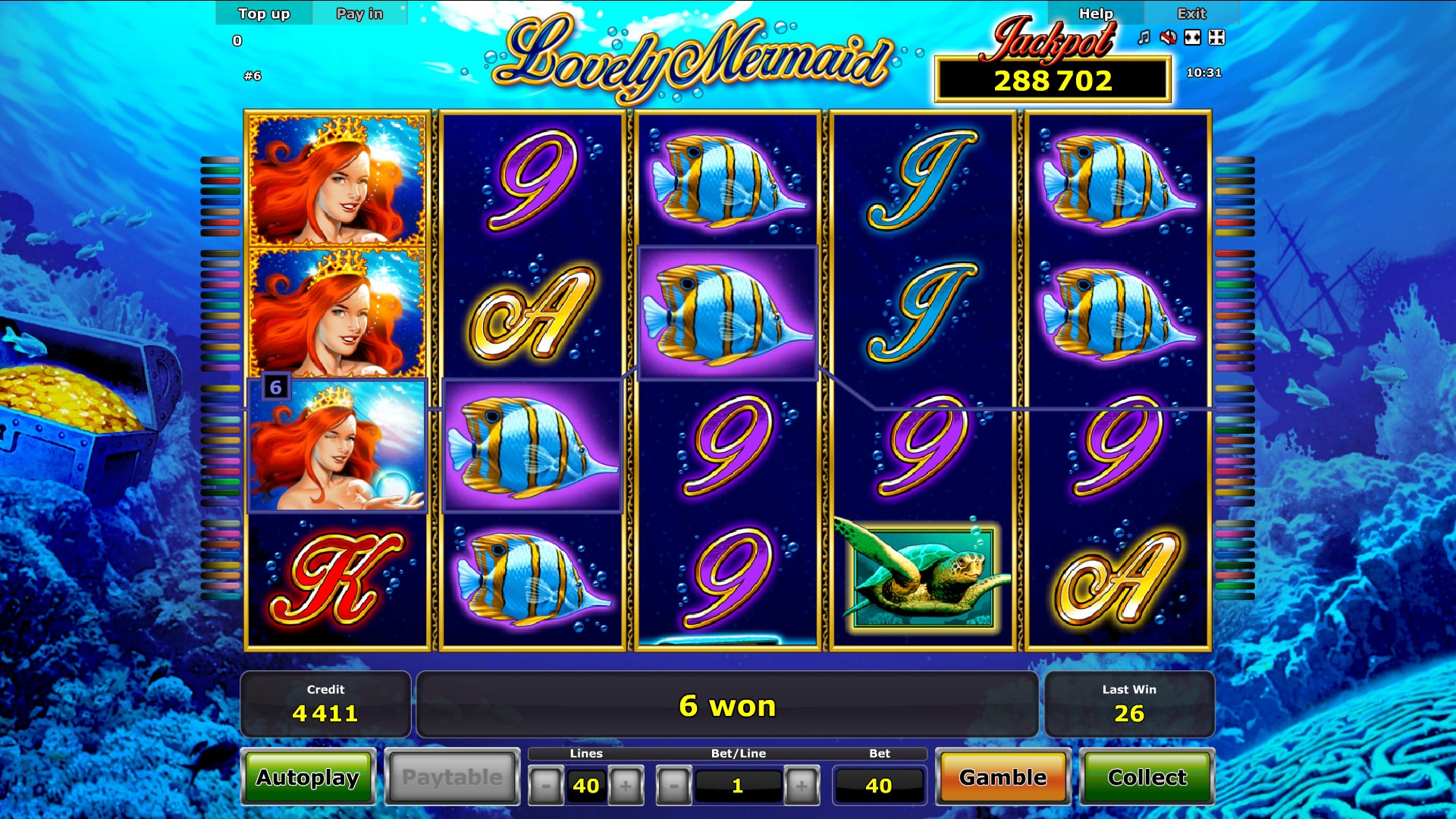Screen dimensions: 1456x819
Task: Gamble the current winnings
Action: 1003,777
